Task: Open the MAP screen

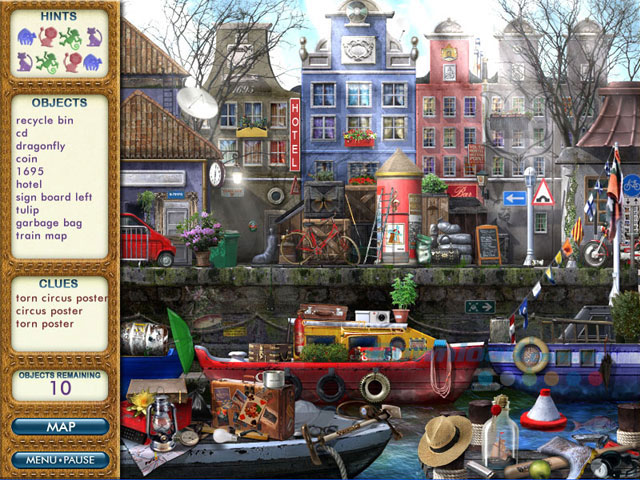Action: 60,426
